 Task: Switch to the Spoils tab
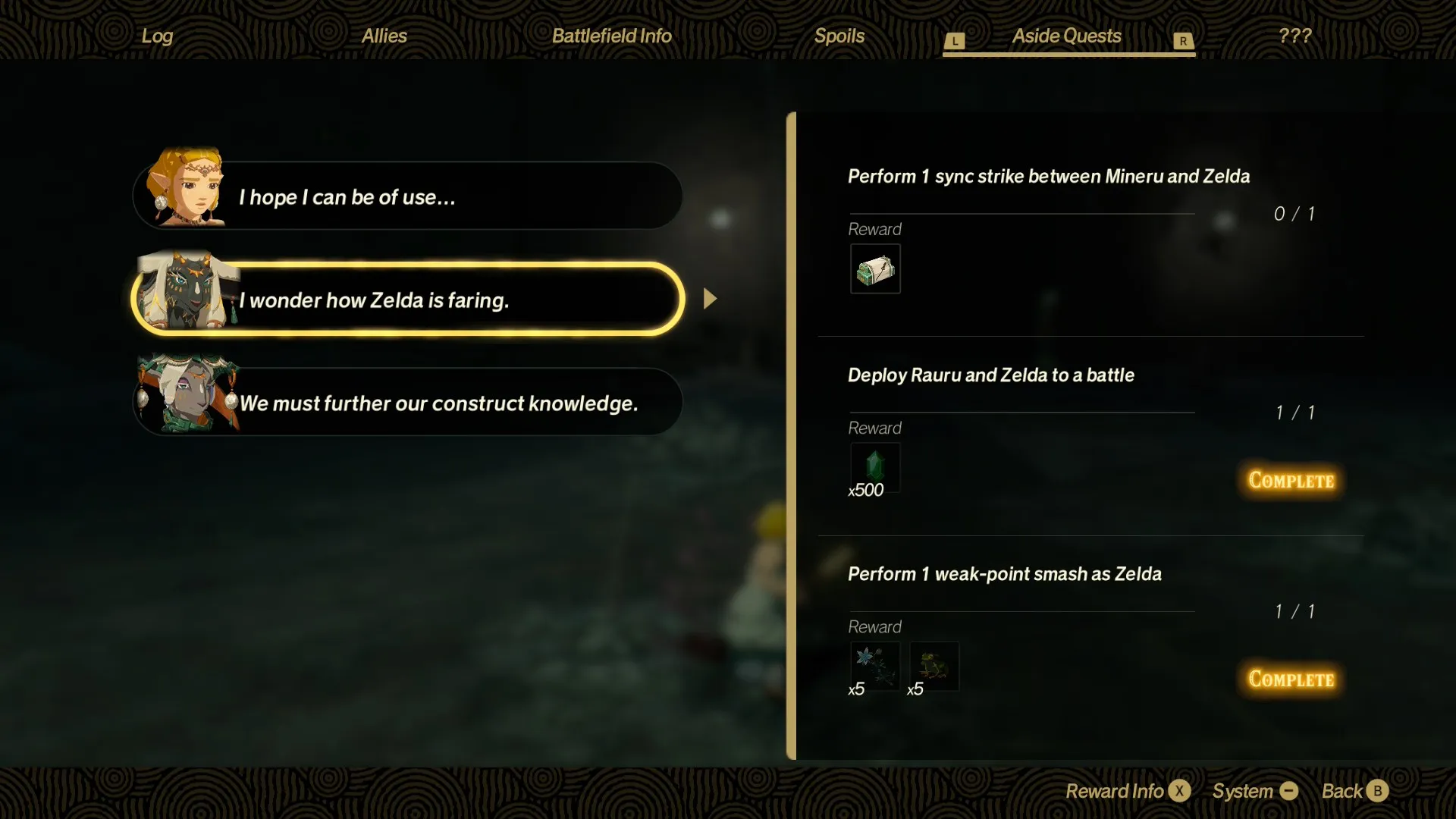pos(839,35)
